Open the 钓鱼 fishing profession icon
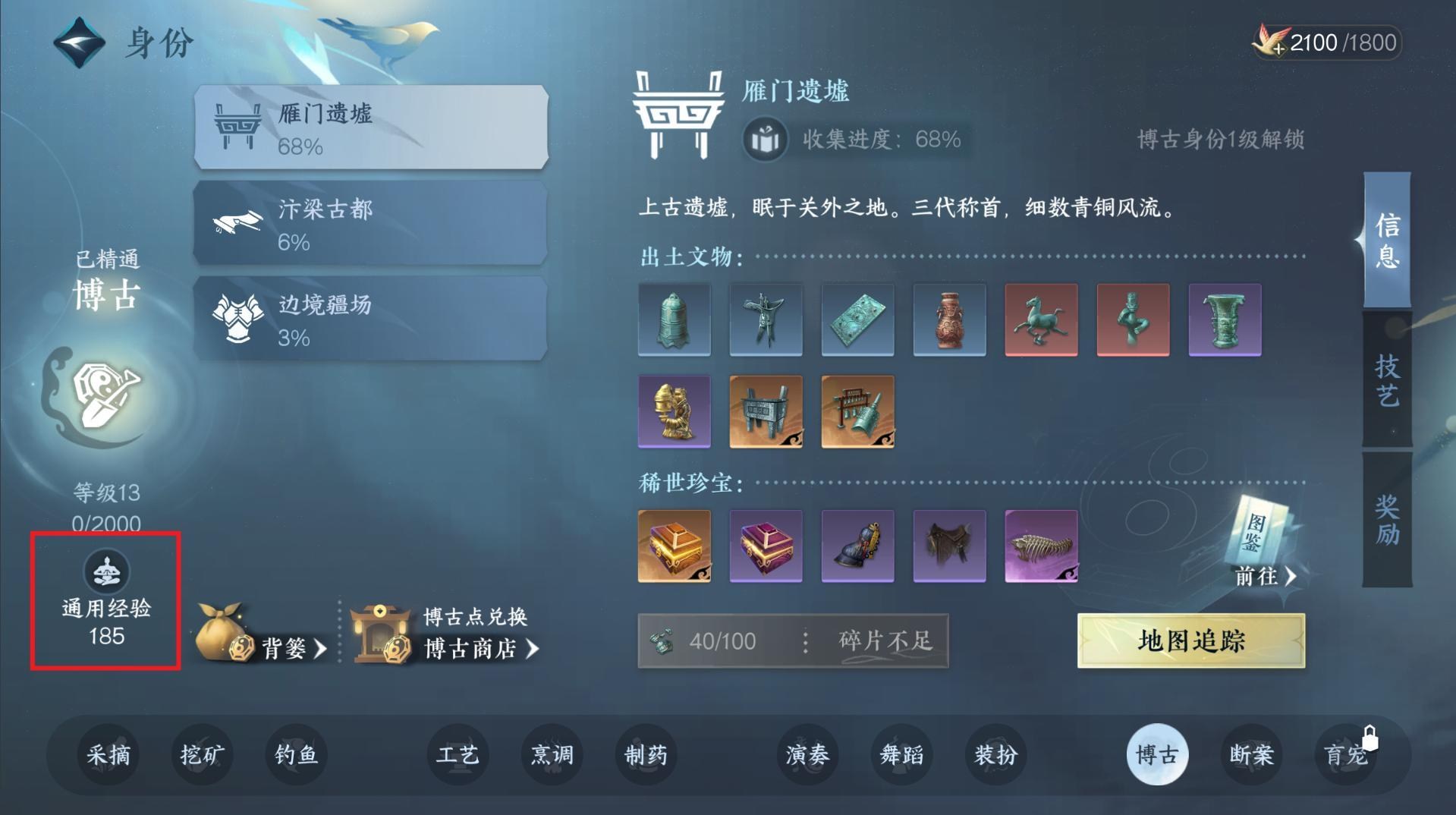1456x815 pixels. pyautogui.click(x=296, y=755)
